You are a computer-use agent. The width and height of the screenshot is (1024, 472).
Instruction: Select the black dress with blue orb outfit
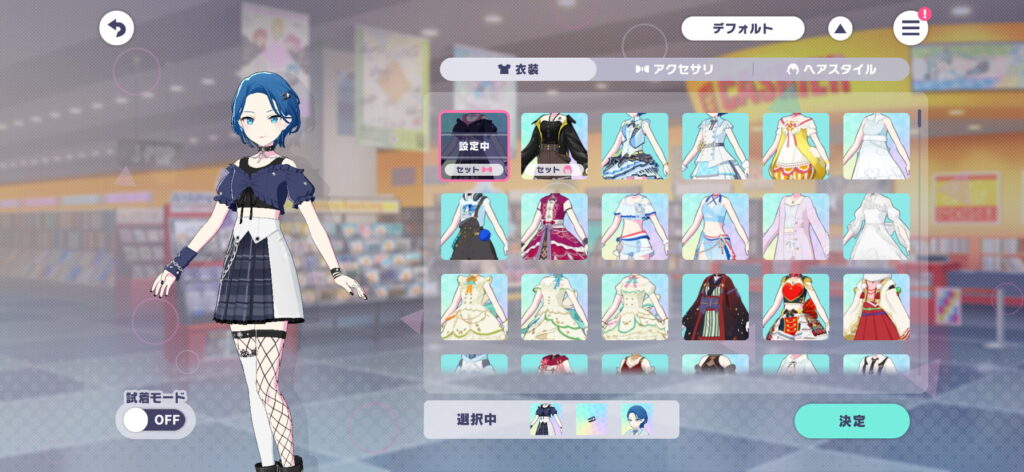coord(474,227)
